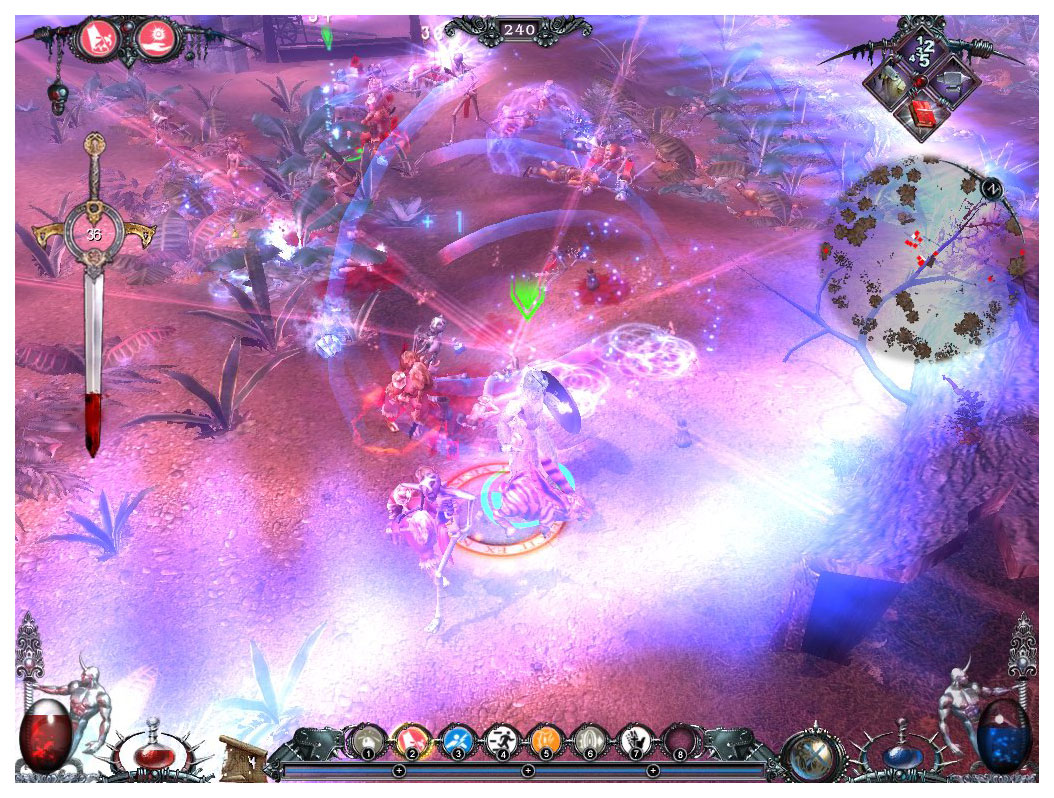
Task: Cast the orange skill in slot 5
Action: pyautogui.click(x=544, y=741)
